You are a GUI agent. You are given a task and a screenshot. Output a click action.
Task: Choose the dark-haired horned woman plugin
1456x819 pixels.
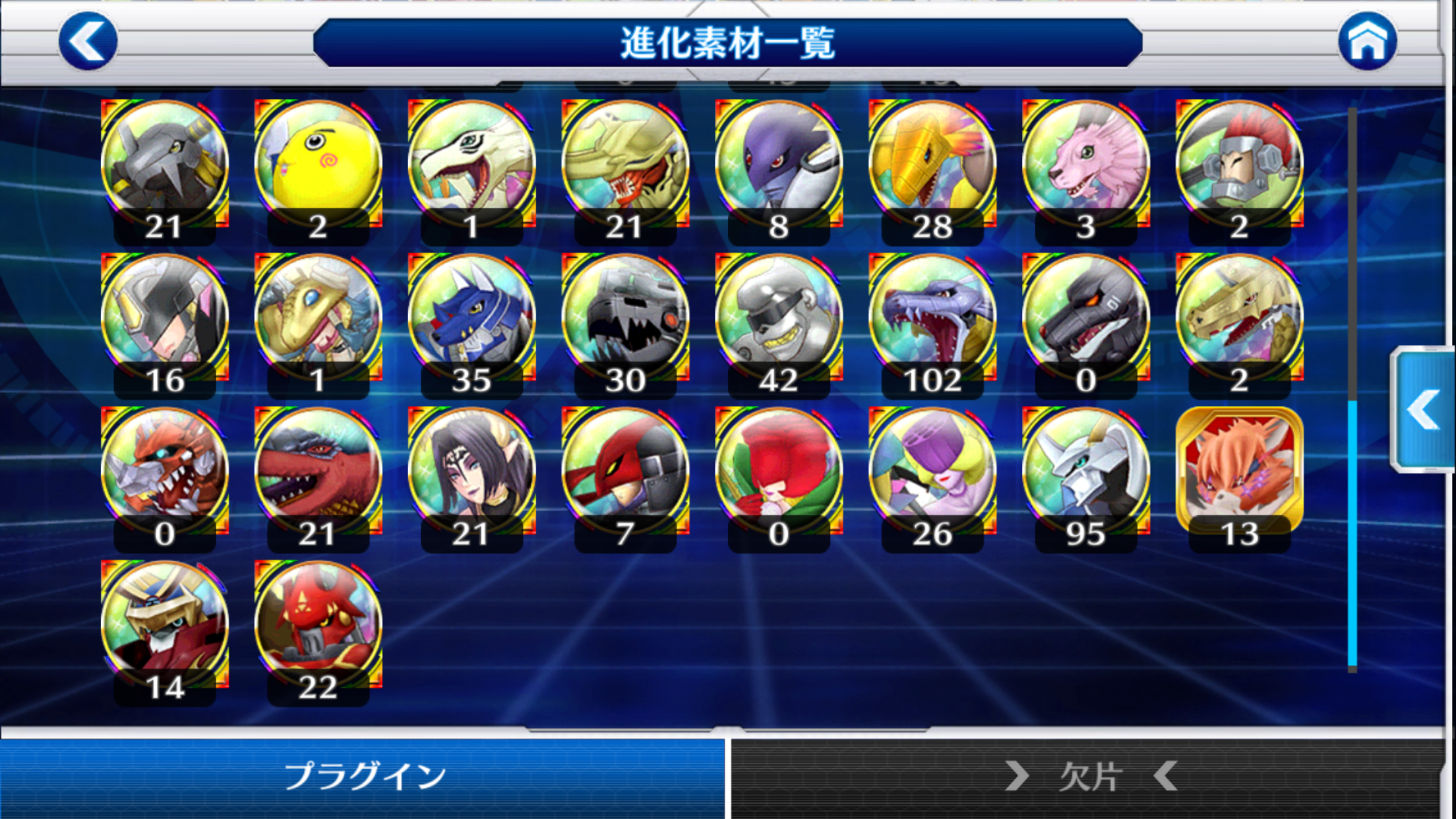471,472
